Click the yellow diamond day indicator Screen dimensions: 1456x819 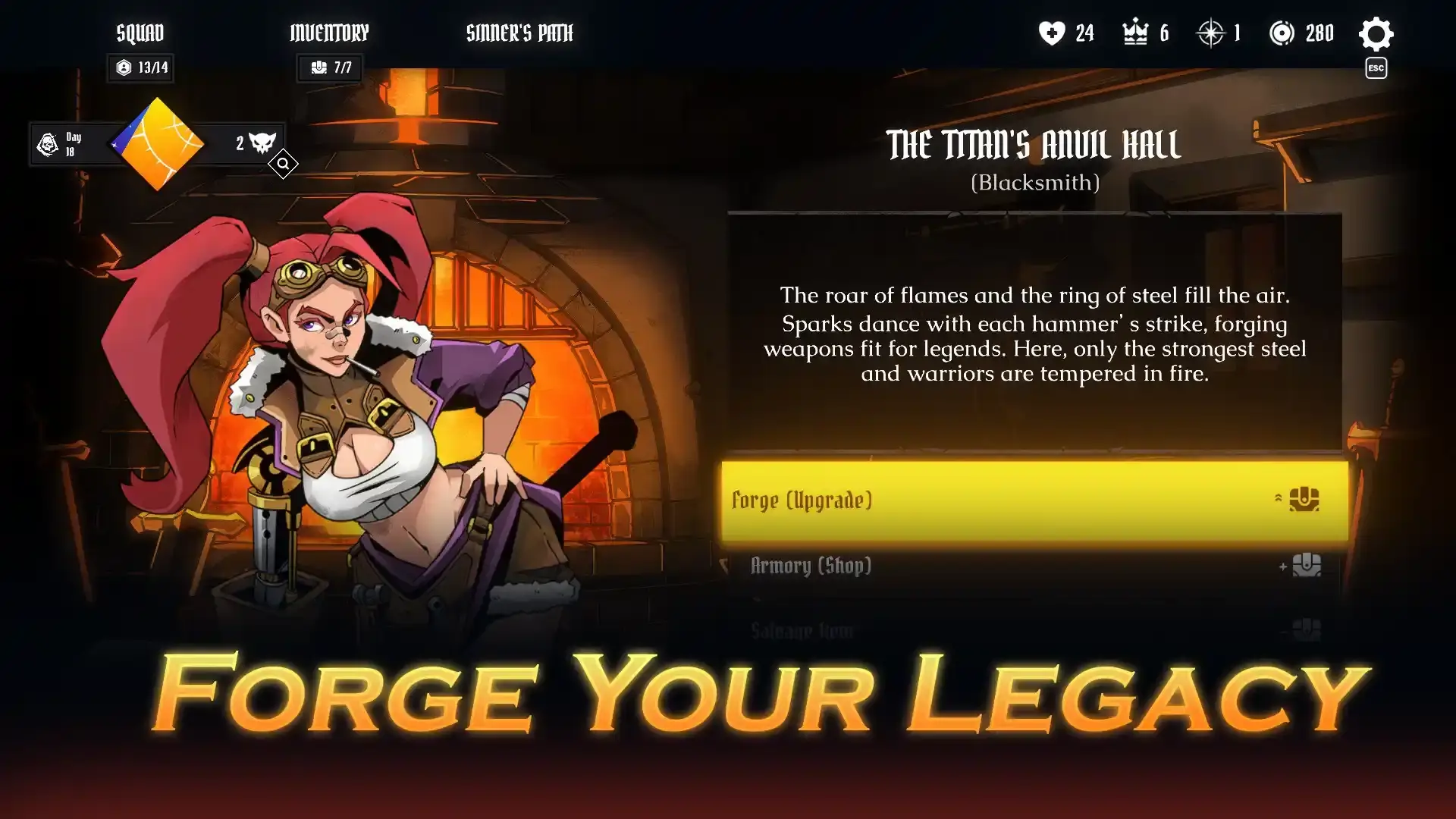click(158, 144)
